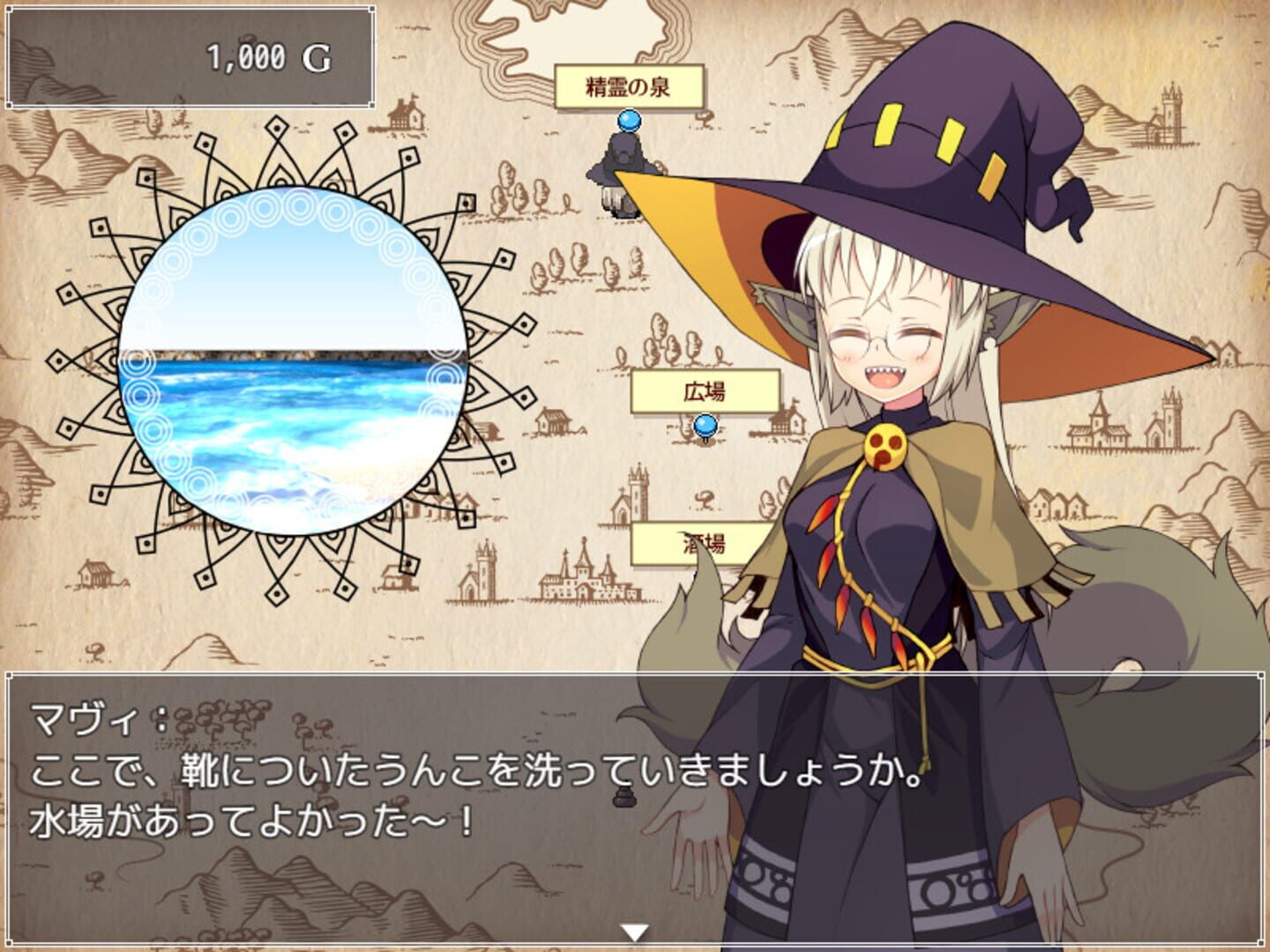Click the blue pin under the 広場 label
The image size is (1270, 952).
pyautogui.click(x=704, y=427)
